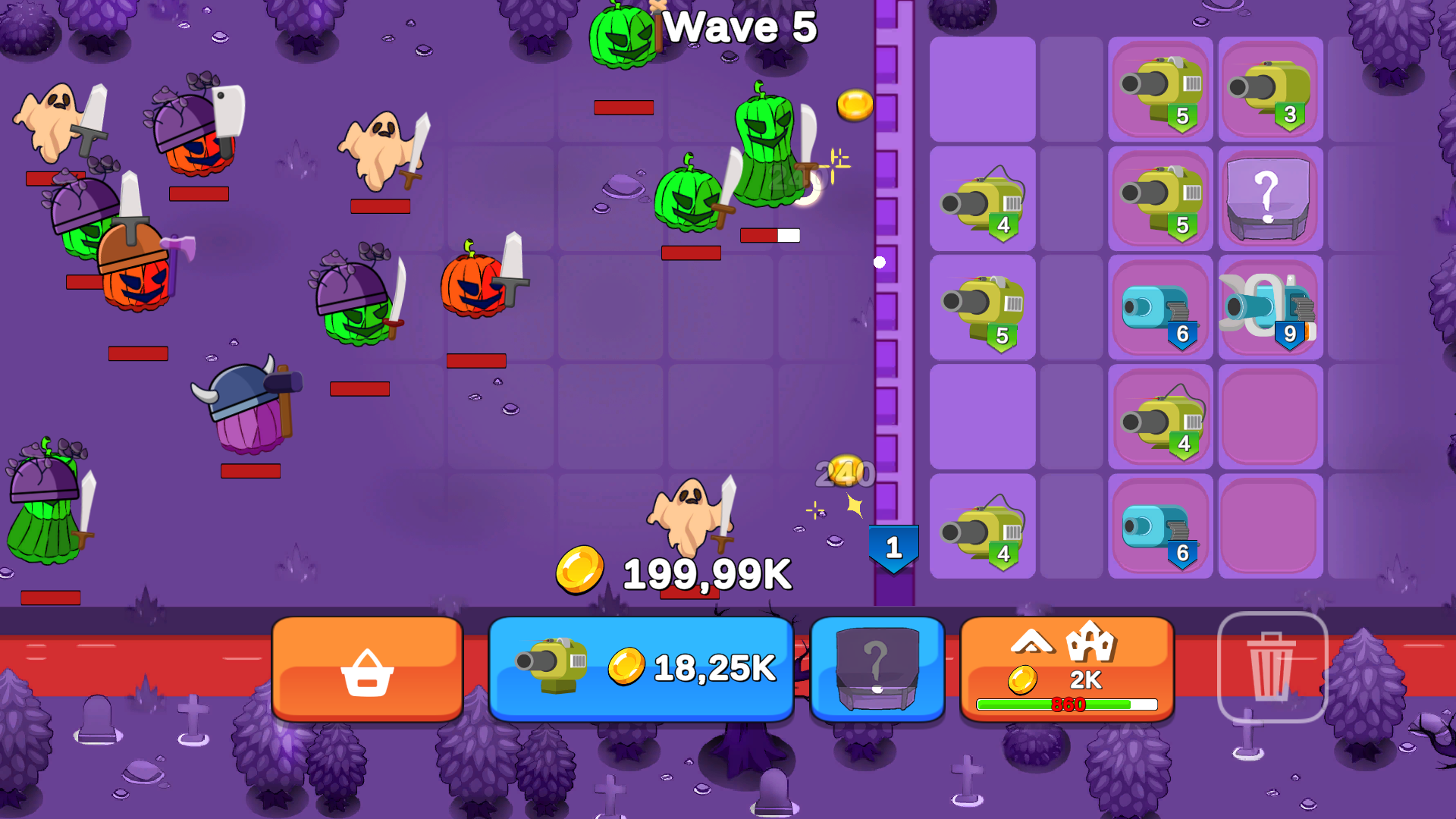Collect the gold coin near the wall
1456x819 pixels.
pos(854,104)
